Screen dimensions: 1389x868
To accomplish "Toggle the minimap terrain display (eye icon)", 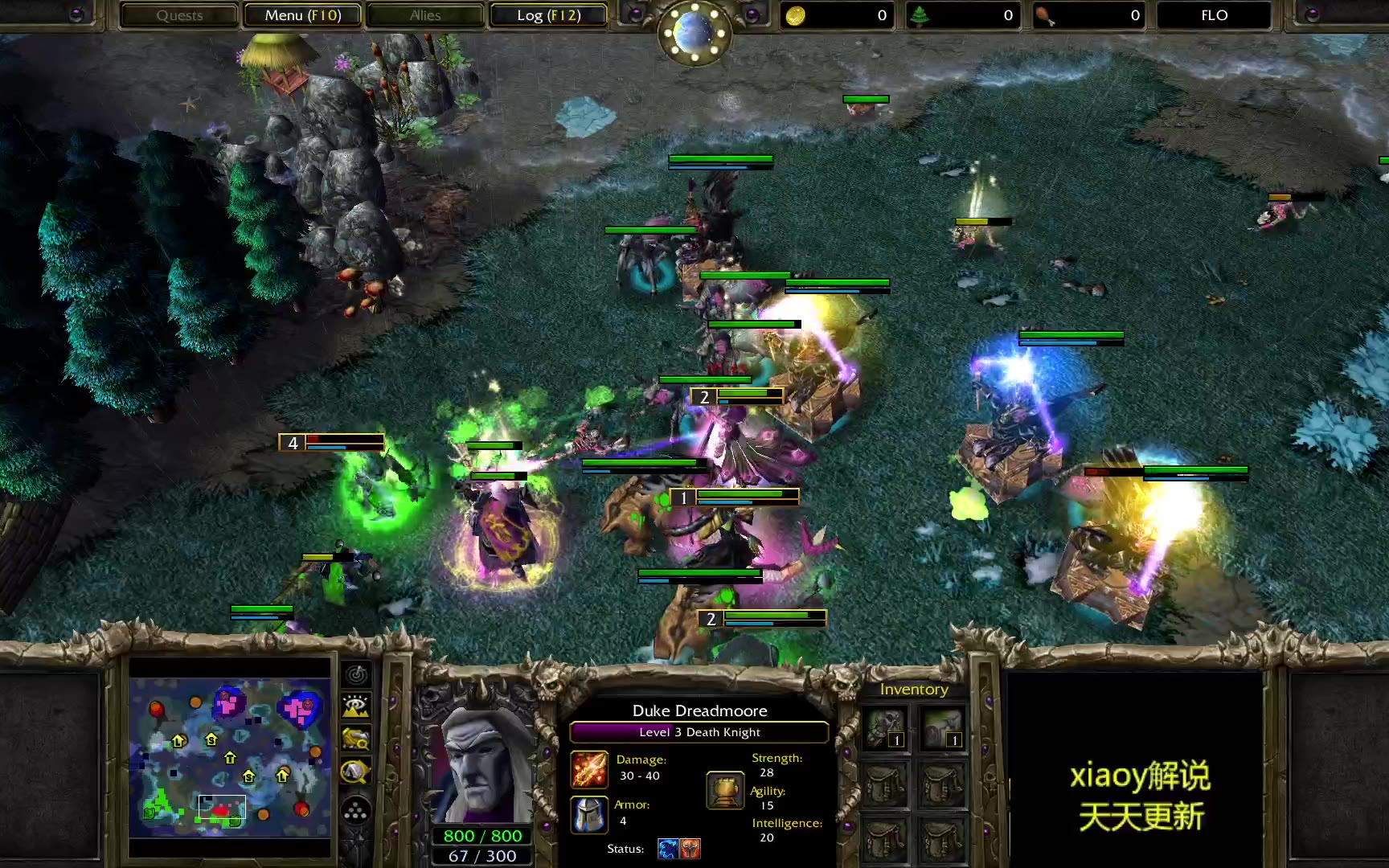I will 356,706.
